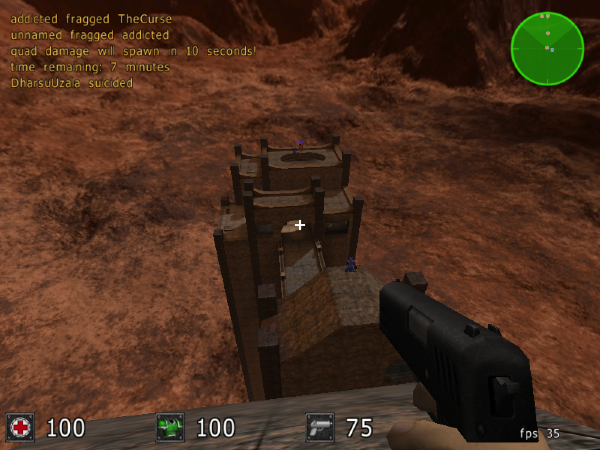Select the pistol weapon icon
This screenshot has width=600, height=450.
coord(320,428)
